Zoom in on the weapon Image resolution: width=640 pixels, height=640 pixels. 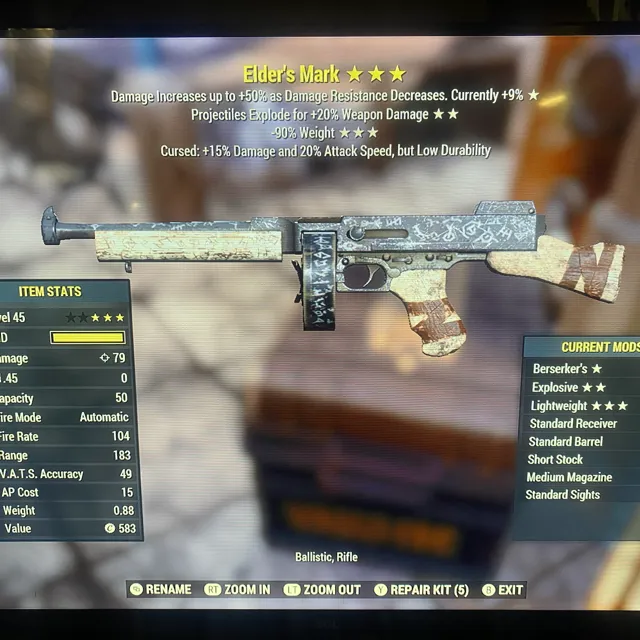click(x=237, y=589)
